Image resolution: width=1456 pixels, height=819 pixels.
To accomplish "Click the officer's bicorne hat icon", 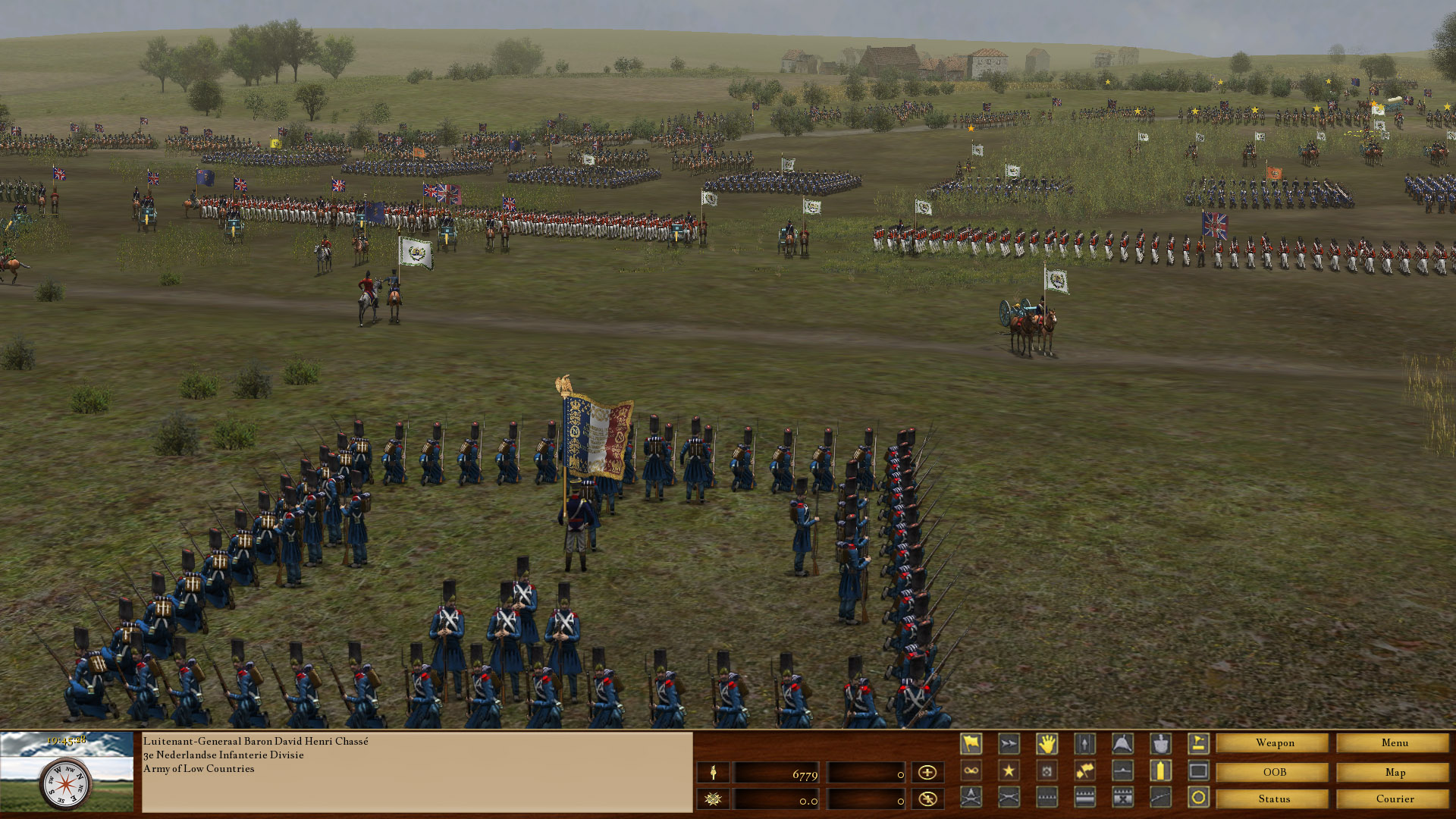I will 1122,744.
